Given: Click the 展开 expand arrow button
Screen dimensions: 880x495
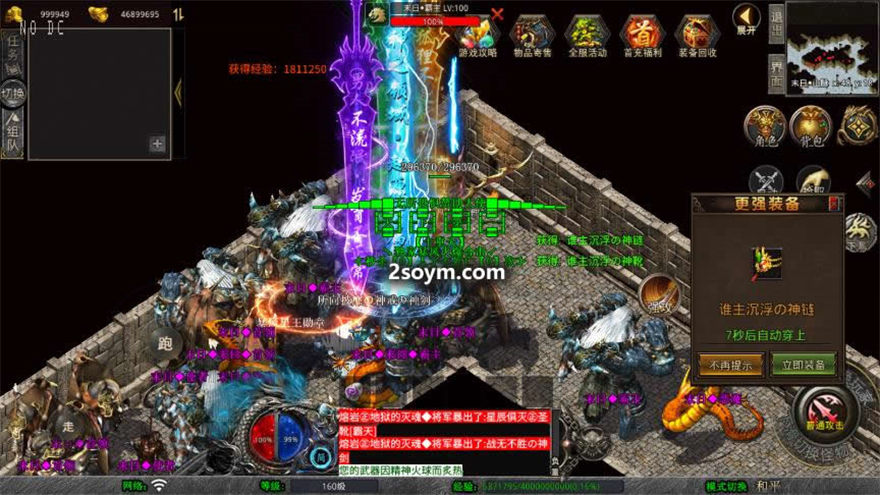Looking at the screenshot, I should (x=746, y=18).
